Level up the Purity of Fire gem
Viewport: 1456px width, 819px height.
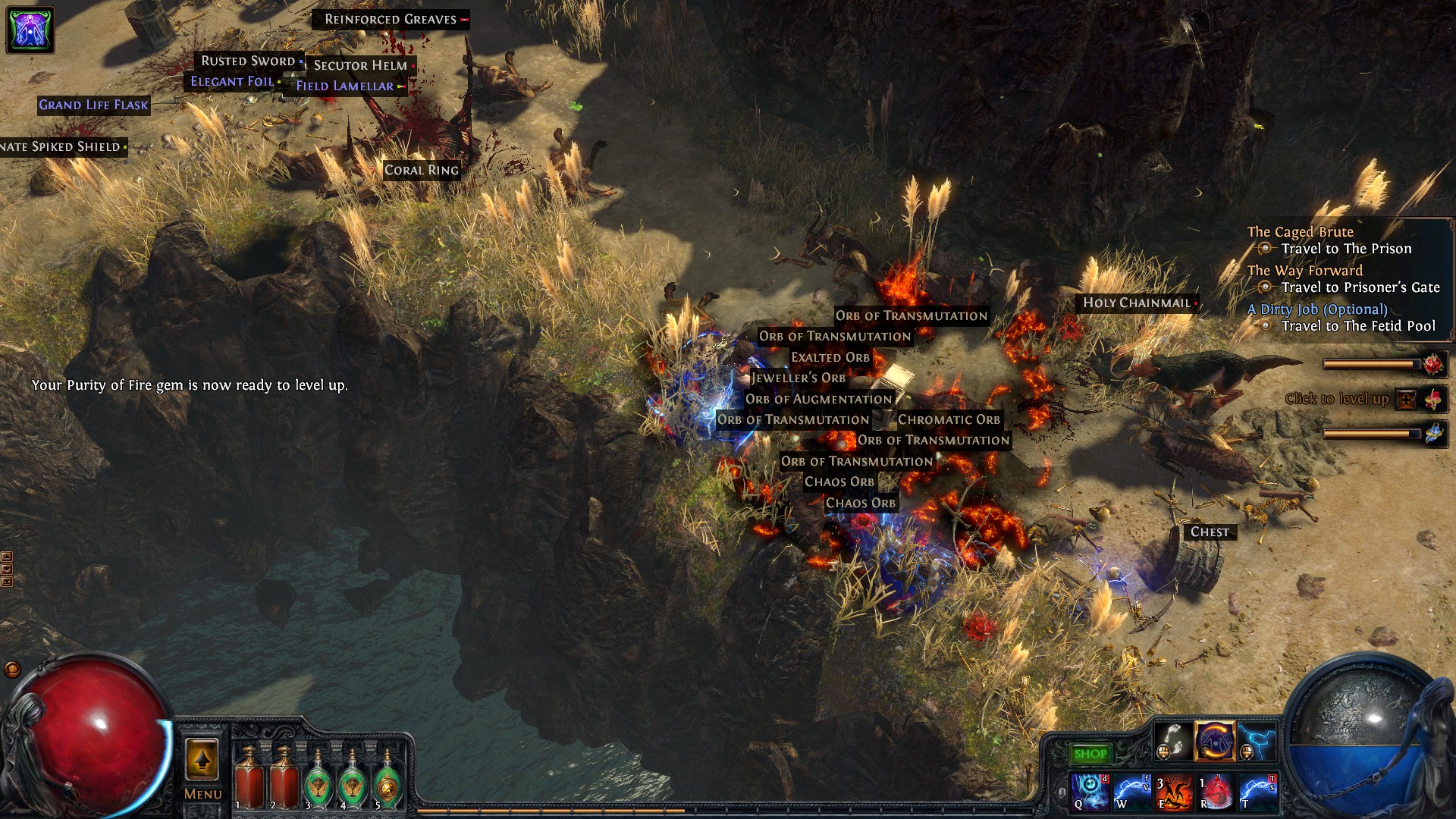pos(1406,400)
